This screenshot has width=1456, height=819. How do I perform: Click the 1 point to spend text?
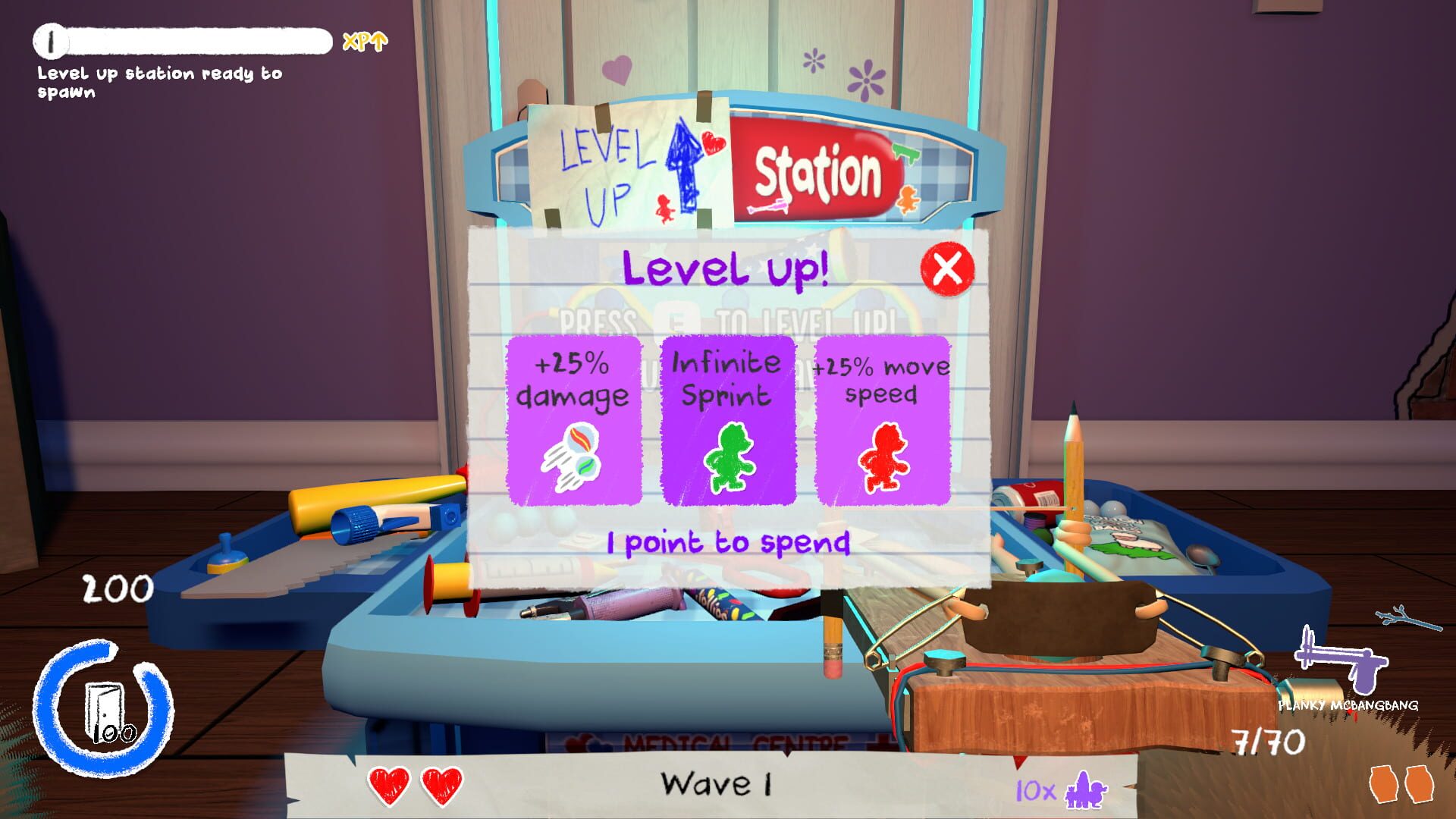726,543
